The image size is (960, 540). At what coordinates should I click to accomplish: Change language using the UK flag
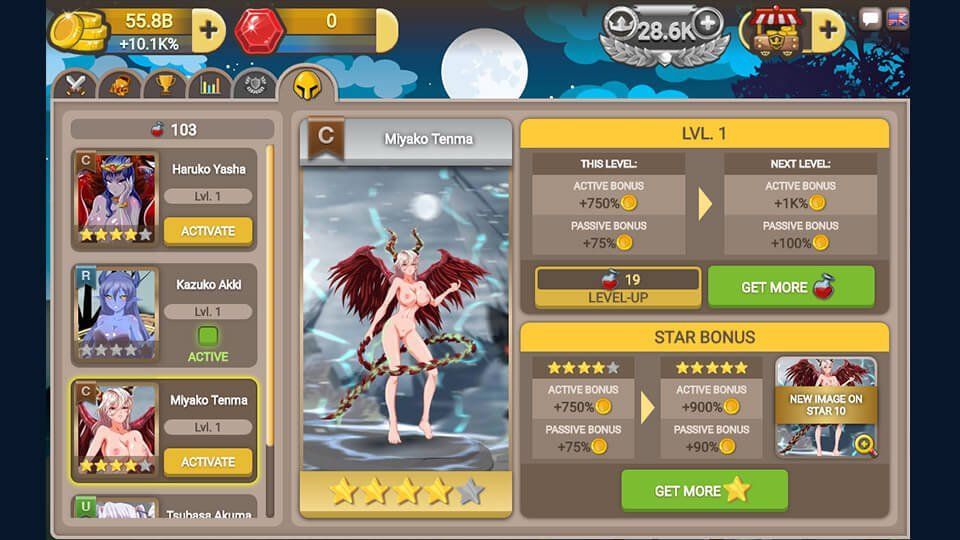(x=897, y=19)
